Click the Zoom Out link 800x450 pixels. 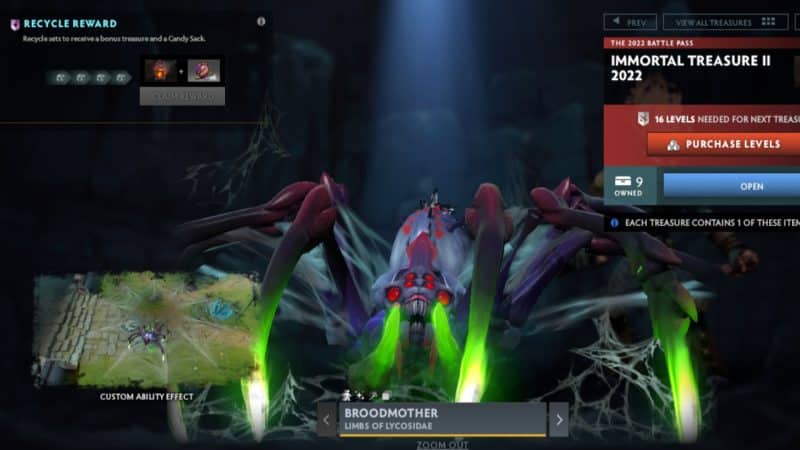click(441, 444)
